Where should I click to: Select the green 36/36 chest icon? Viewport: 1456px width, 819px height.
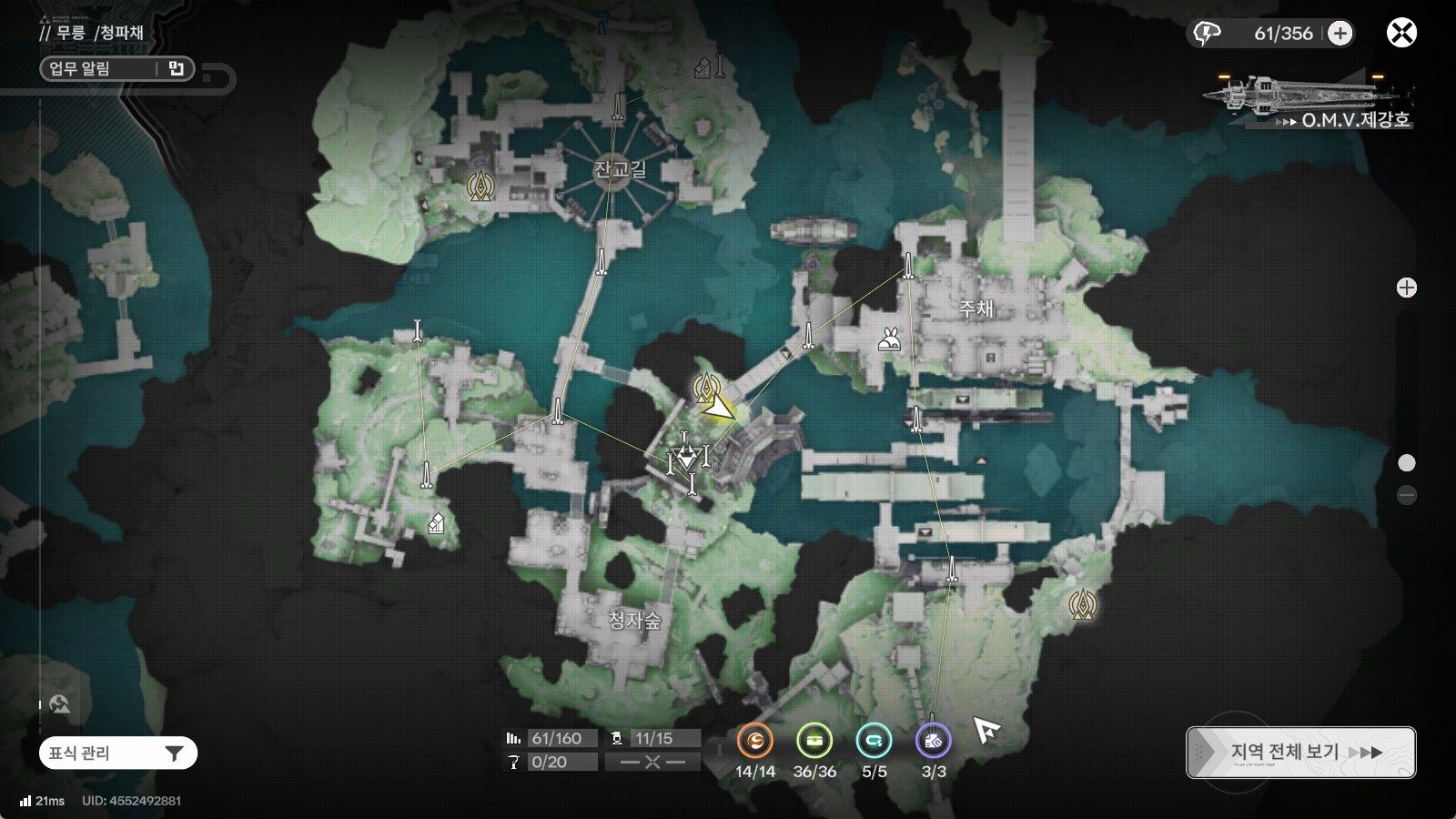(x=814, y=742)
